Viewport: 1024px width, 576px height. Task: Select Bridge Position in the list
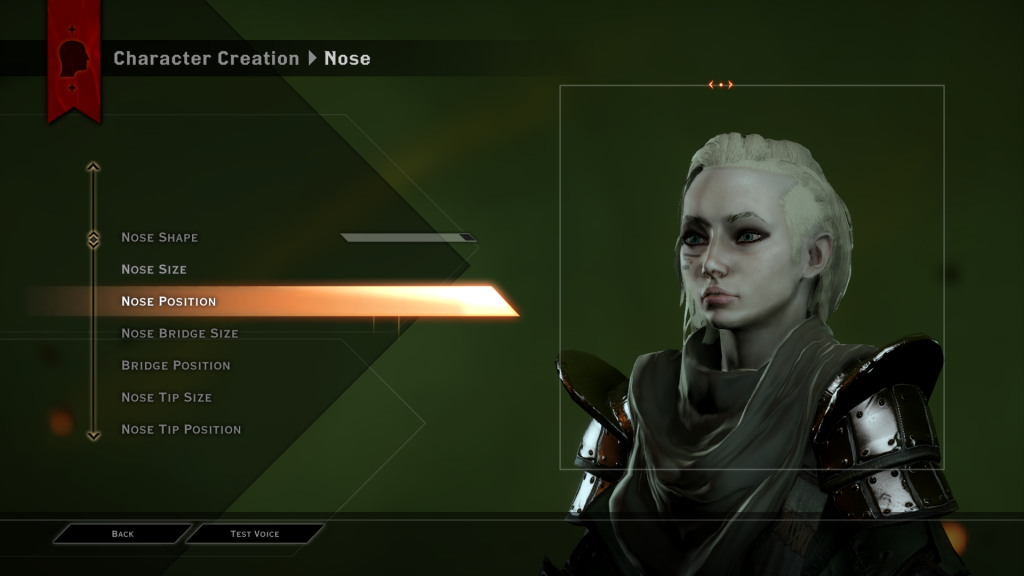click(176, 366)
